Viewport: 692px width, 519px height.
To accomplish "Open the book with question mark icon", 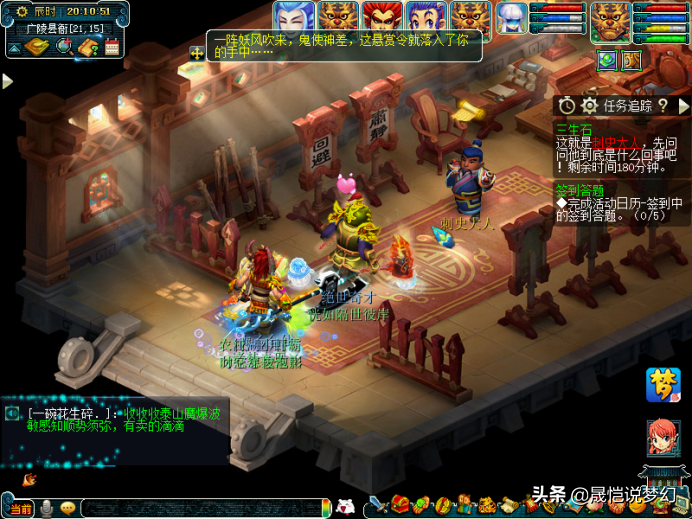I will coord(89,46).
